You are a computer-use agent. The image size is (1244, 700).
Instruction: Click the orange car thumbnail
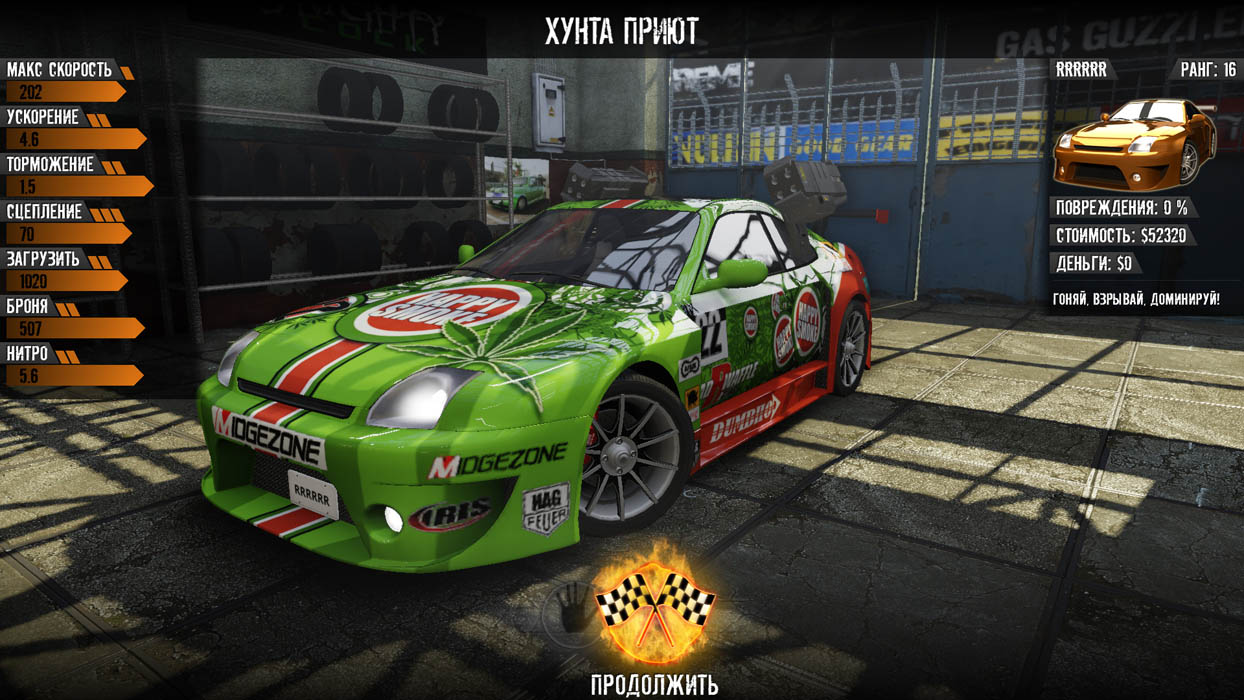[1134, 143]
